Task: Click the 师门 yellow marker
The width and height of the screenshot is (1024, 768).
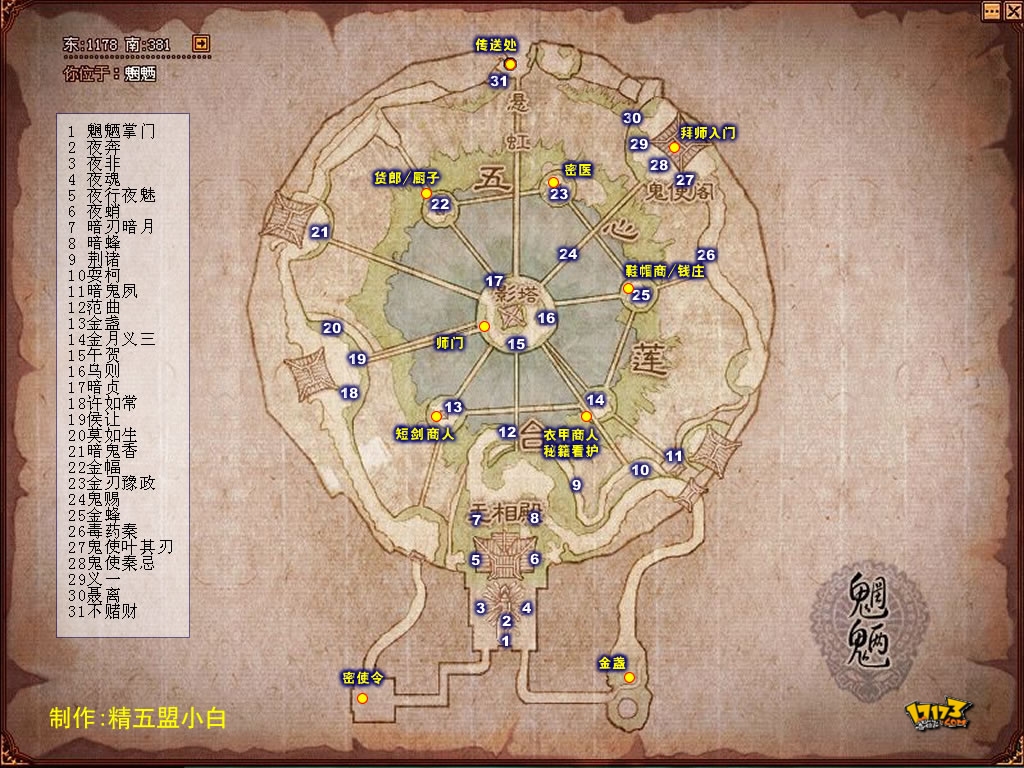Action: pos(484,327)
